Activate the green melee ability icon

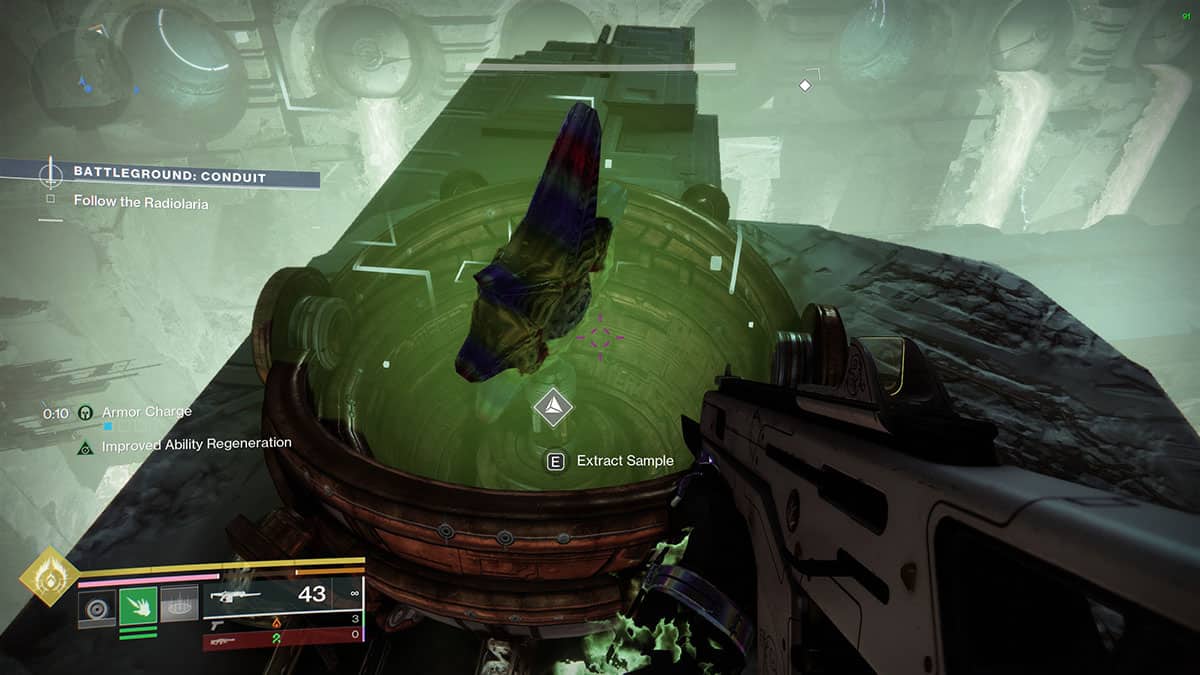pyautogui.click(x=138, y=605)
